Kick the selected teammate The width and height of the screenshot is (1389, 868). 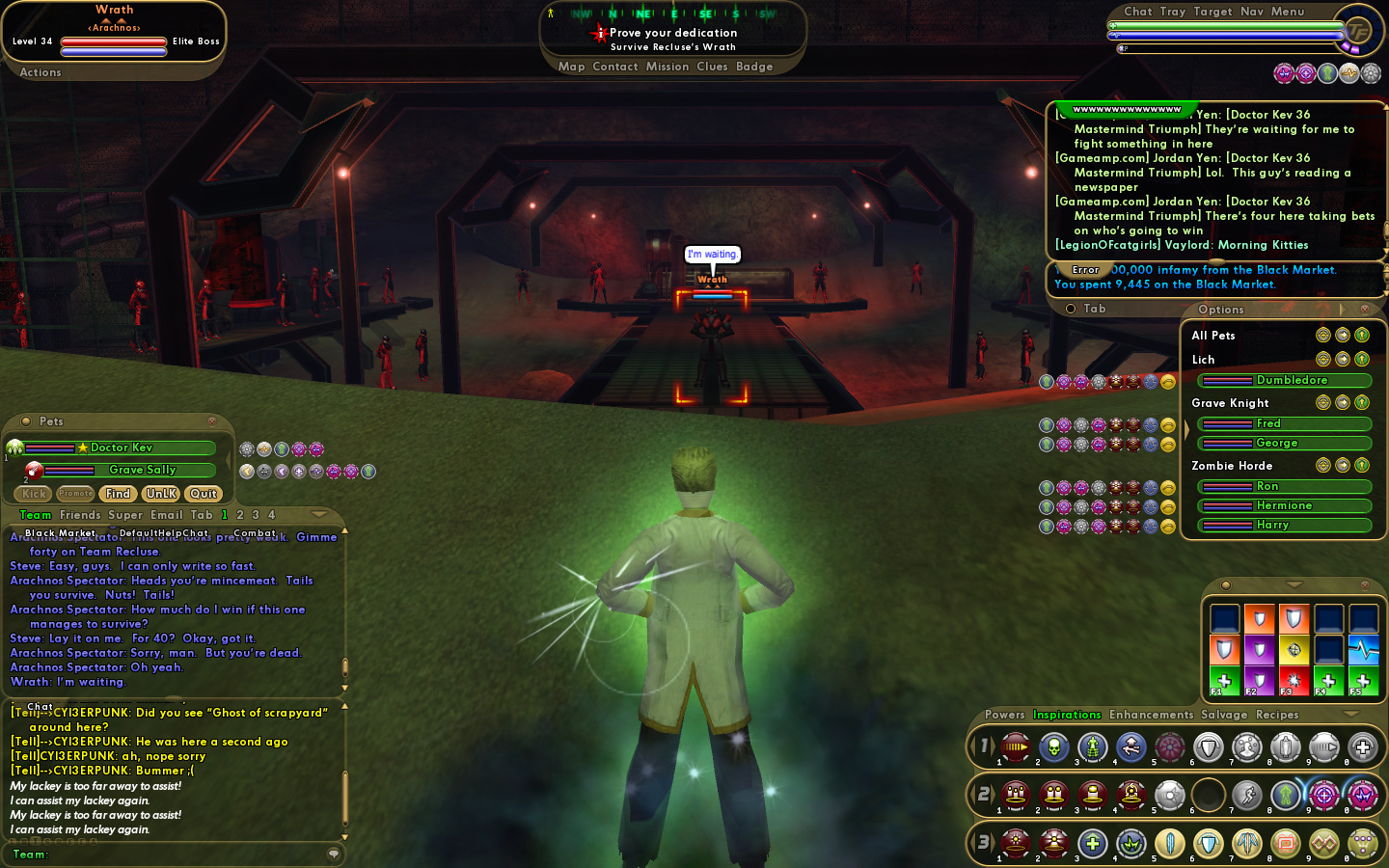(x=34, y=494)
